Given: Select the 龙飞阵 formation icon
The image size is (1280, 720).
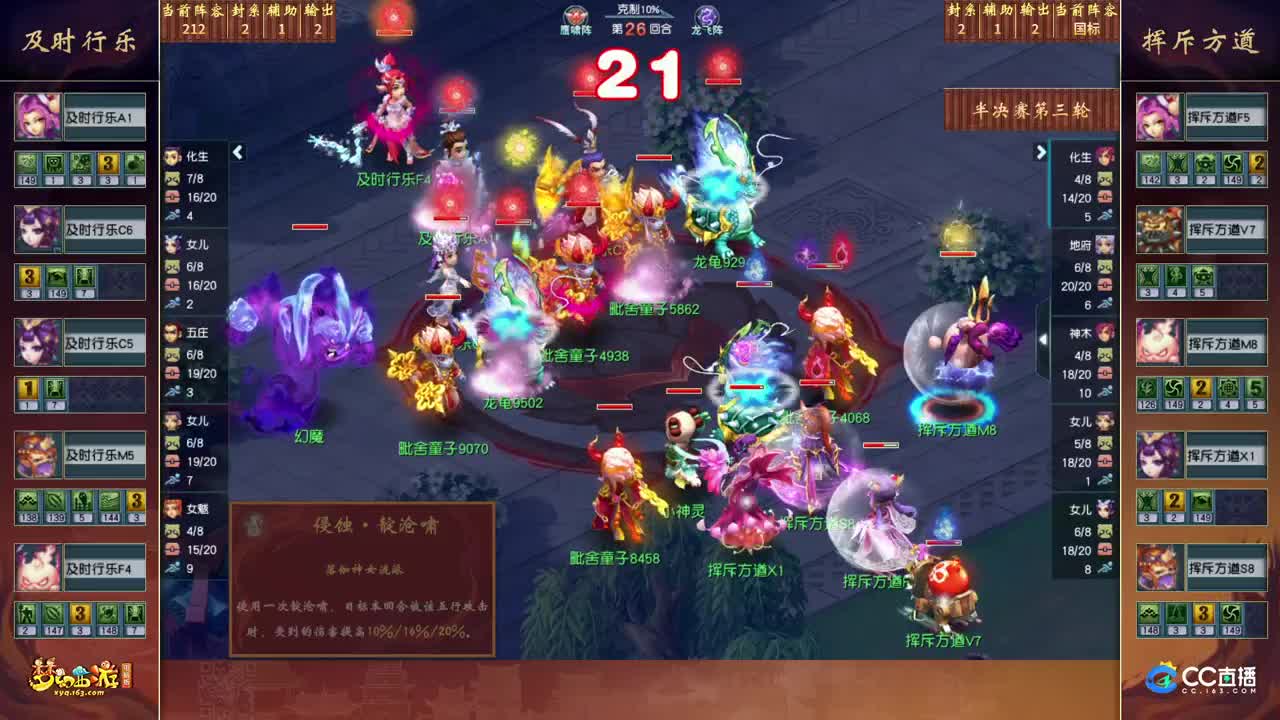Looking at the screenshot, I should pyautogui.click(x=707, y=15).
